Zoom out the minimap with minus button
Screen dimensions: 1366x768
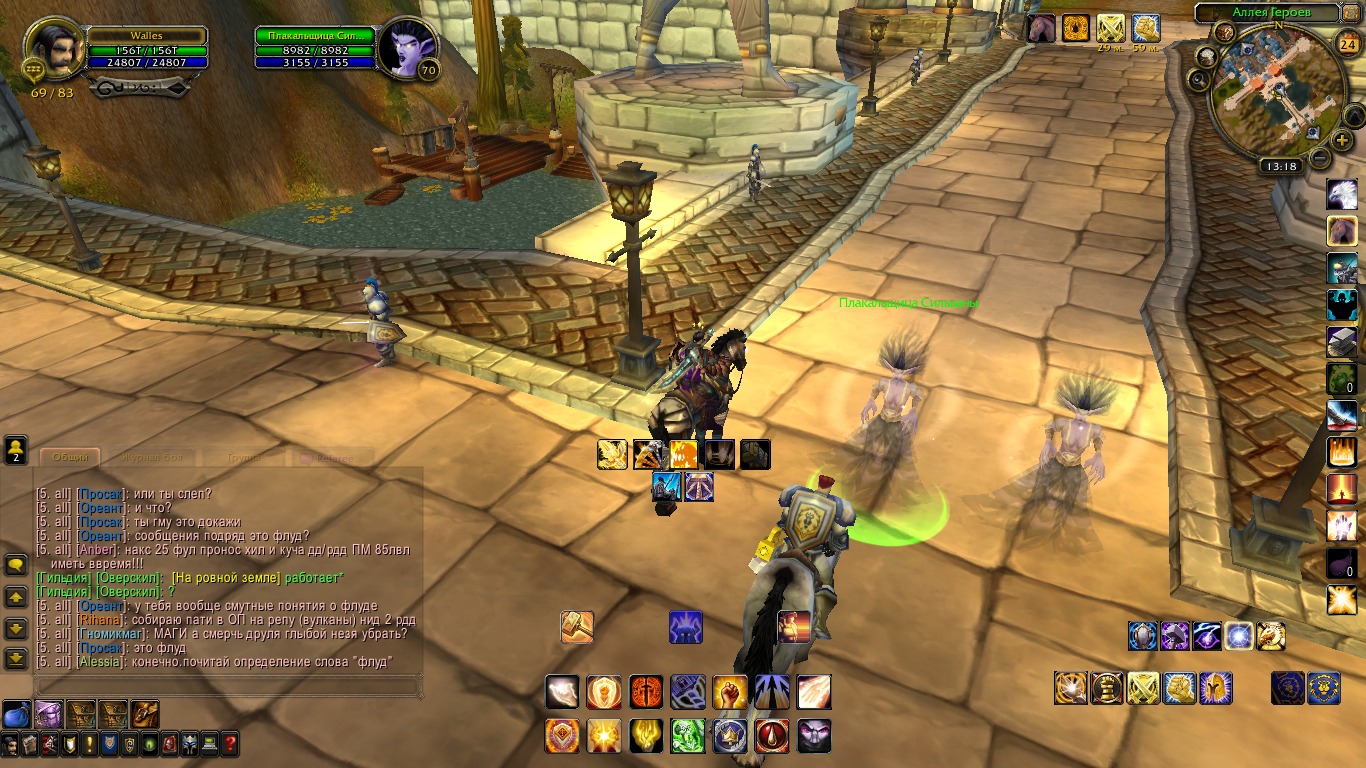point(1320,158)
